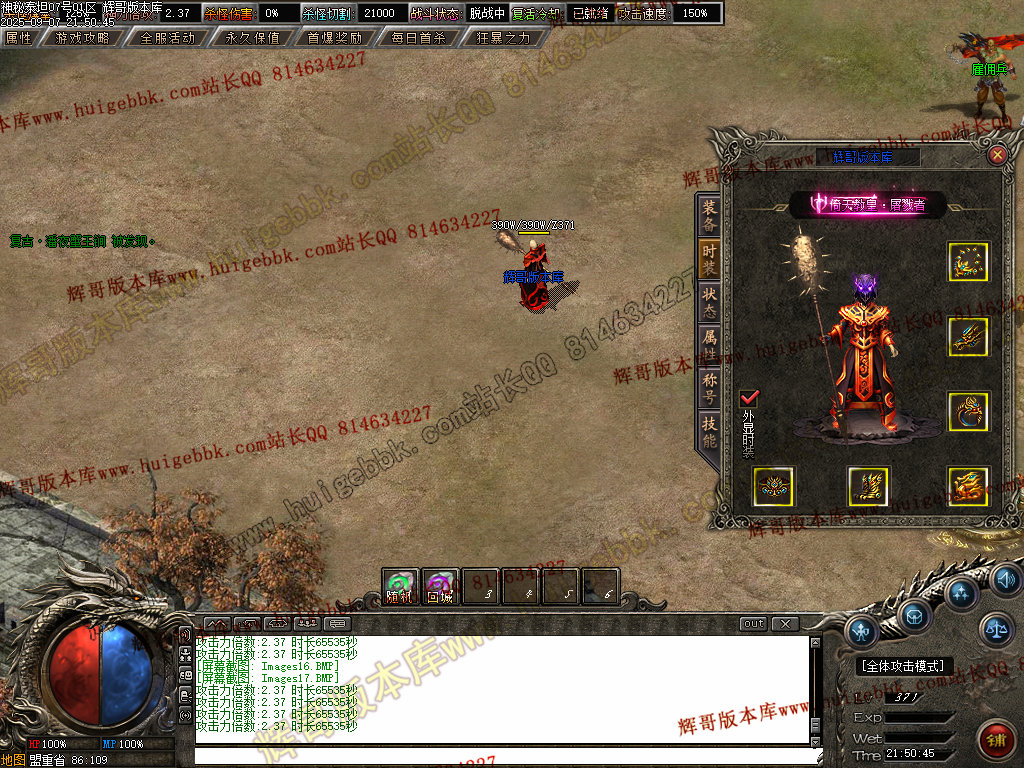
Task: Close the character panel with the red X
Action: 997,155
